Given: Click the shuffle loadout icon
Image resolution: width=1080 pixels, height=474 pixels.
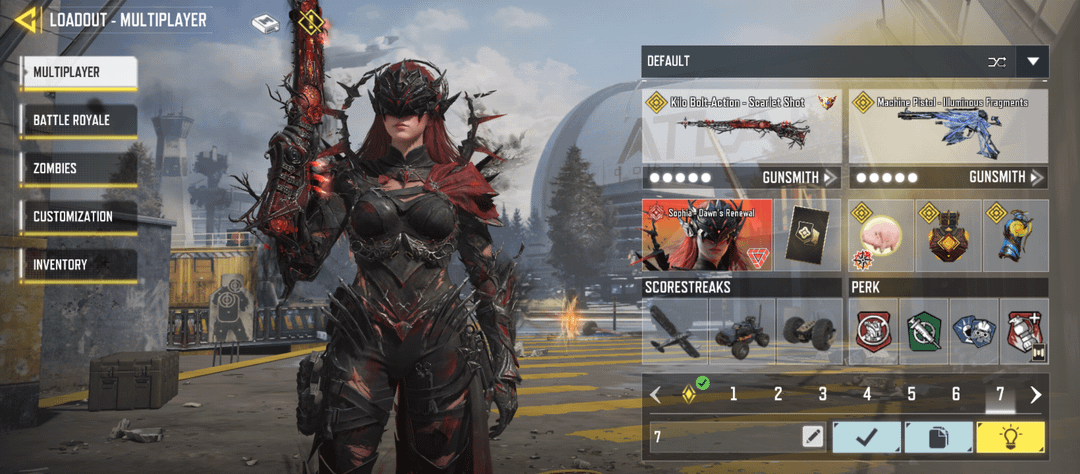Looking at the screenshot, I should [996, 62].
